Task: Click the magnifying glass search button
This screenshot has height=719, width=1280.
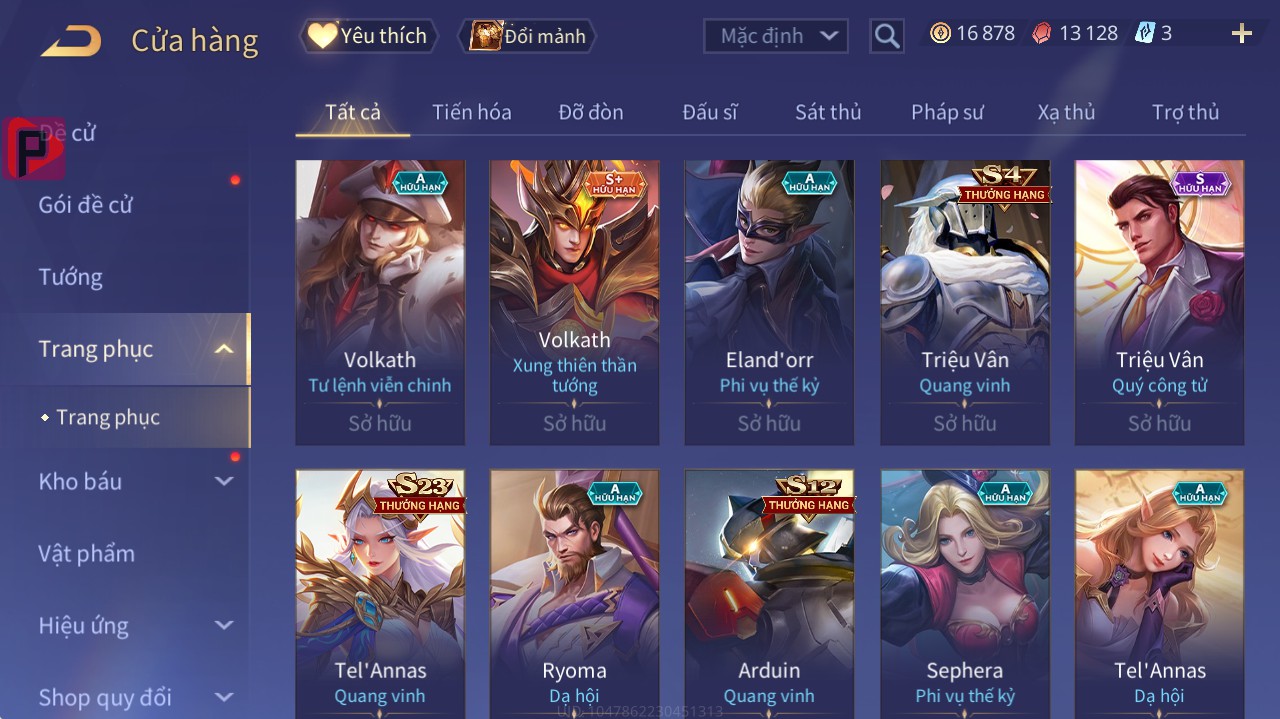Action: [886, 36]
